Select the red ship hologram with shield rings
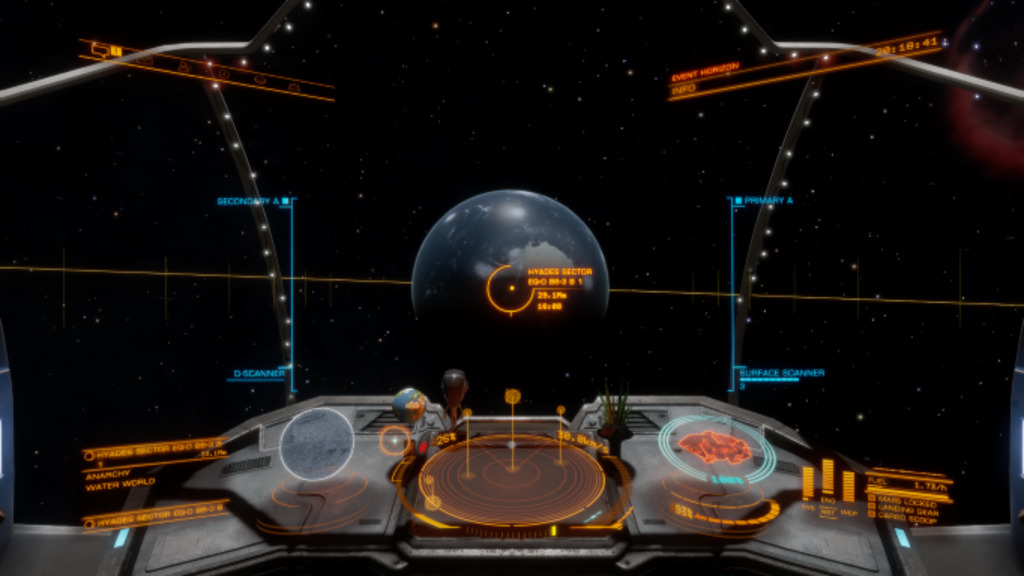1024x576 pixels. coord(715,448)
